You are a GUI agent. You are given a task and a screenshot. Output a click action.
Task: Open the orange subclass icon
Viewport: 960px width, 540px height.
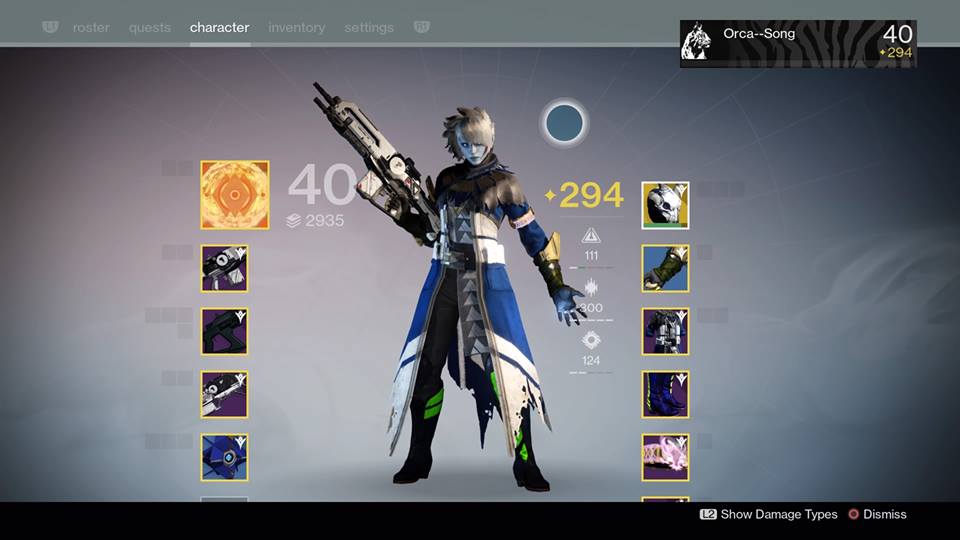coord(235,195)
